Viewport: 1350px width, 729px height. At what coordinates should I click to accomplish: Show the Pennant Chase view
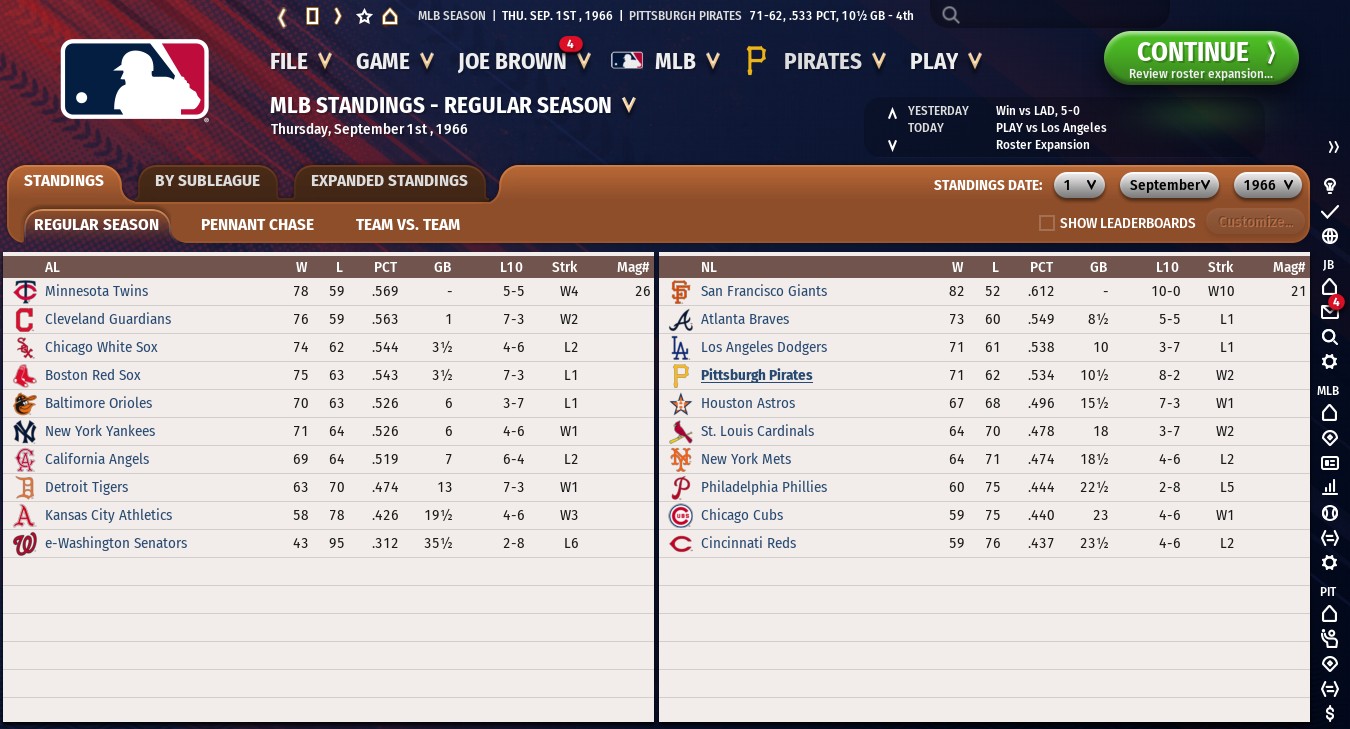click(x=257, y=224)
